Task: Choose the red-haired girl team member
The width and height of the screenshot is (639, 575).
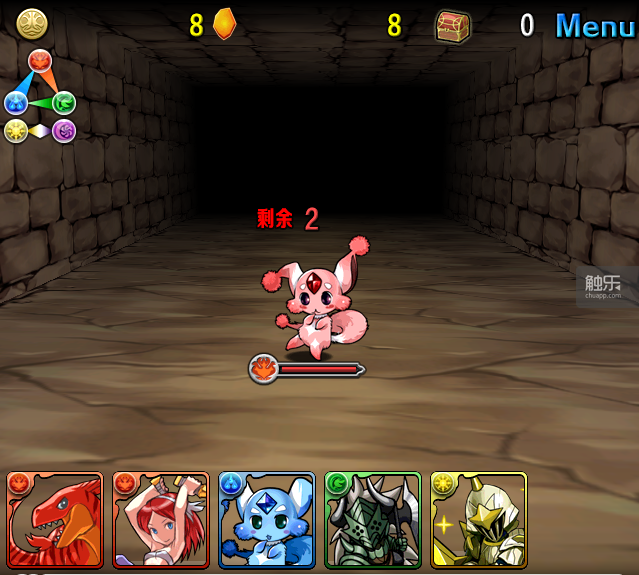Action: (161, 520)
